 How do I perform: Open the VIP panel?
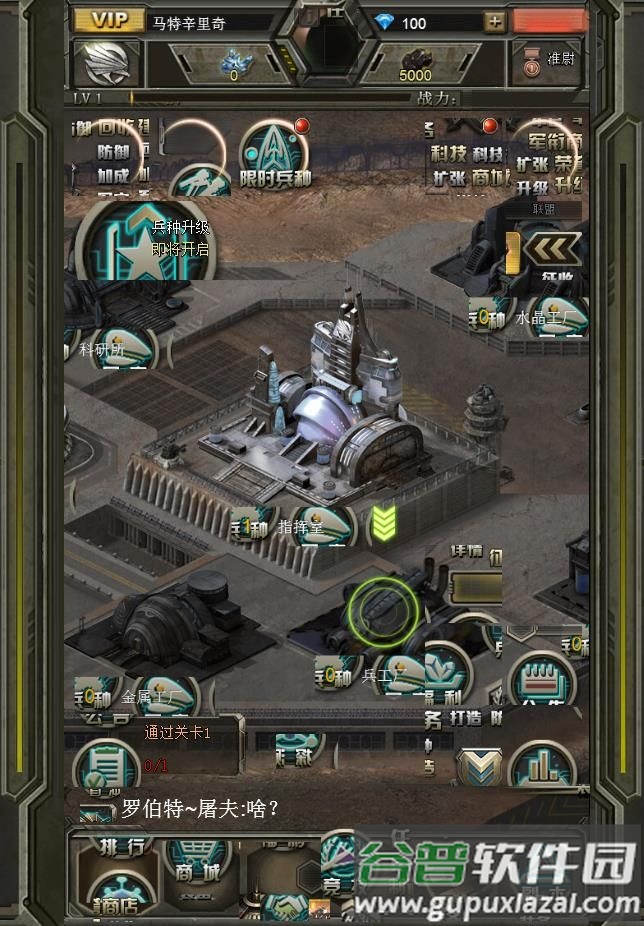(x=108, y=21)
